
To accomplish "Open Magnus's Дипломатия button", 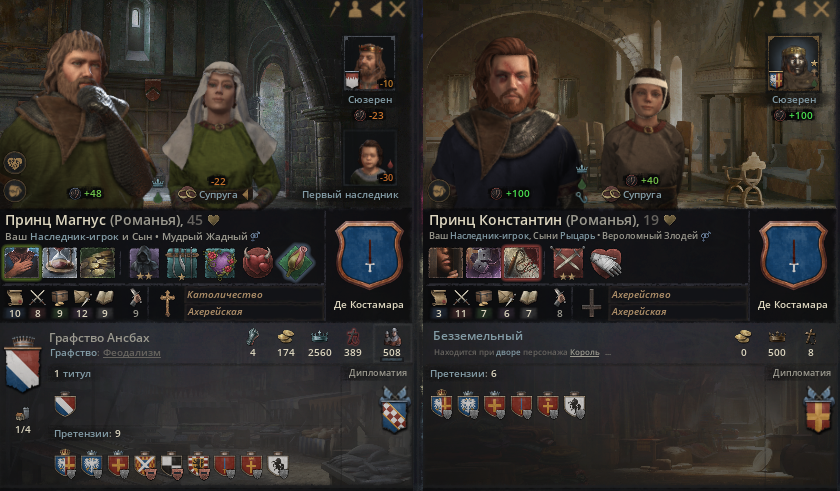I will pos(378,373).
